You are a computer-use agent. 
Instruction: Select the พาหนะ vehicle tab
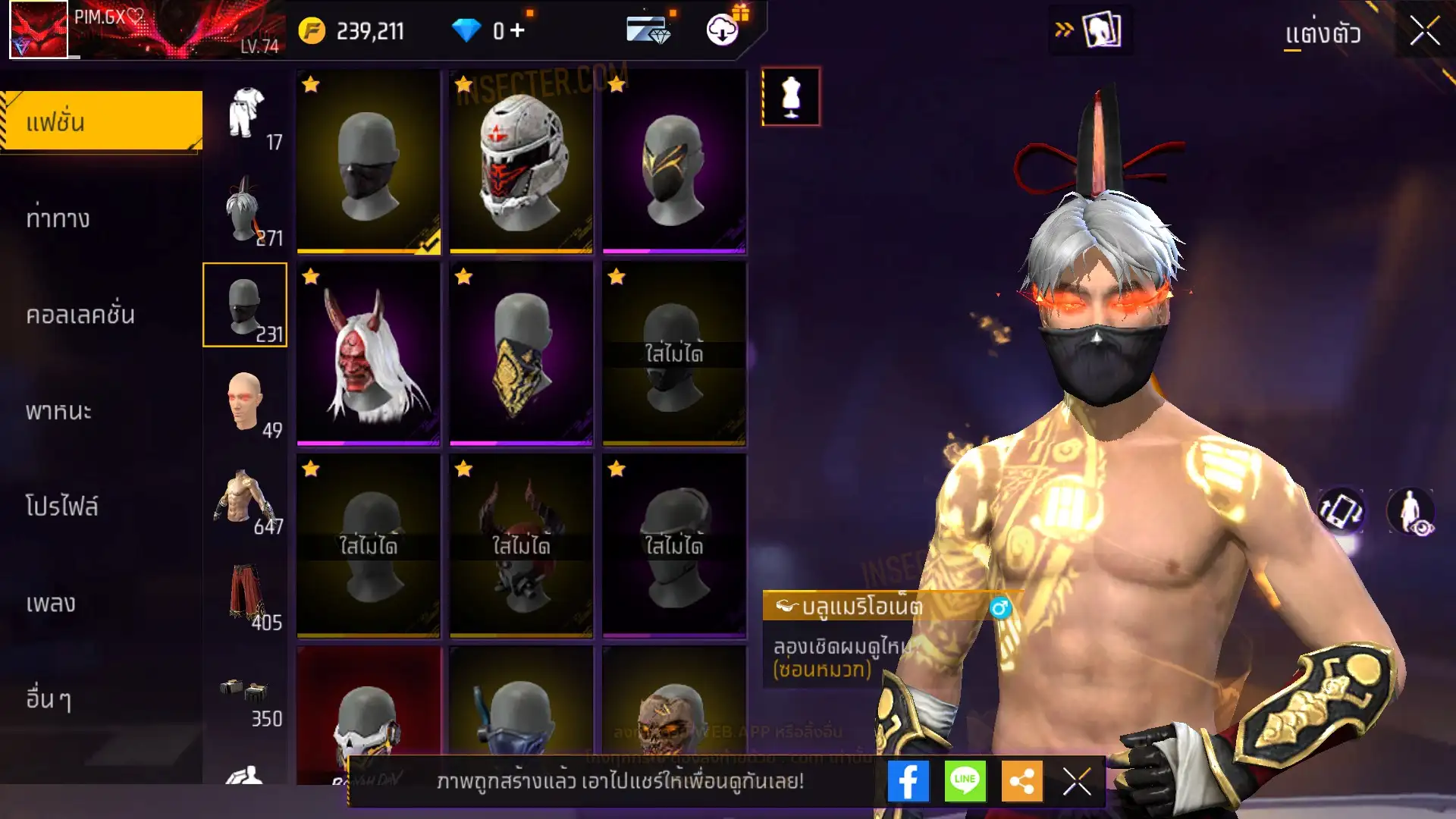point(59,411)
